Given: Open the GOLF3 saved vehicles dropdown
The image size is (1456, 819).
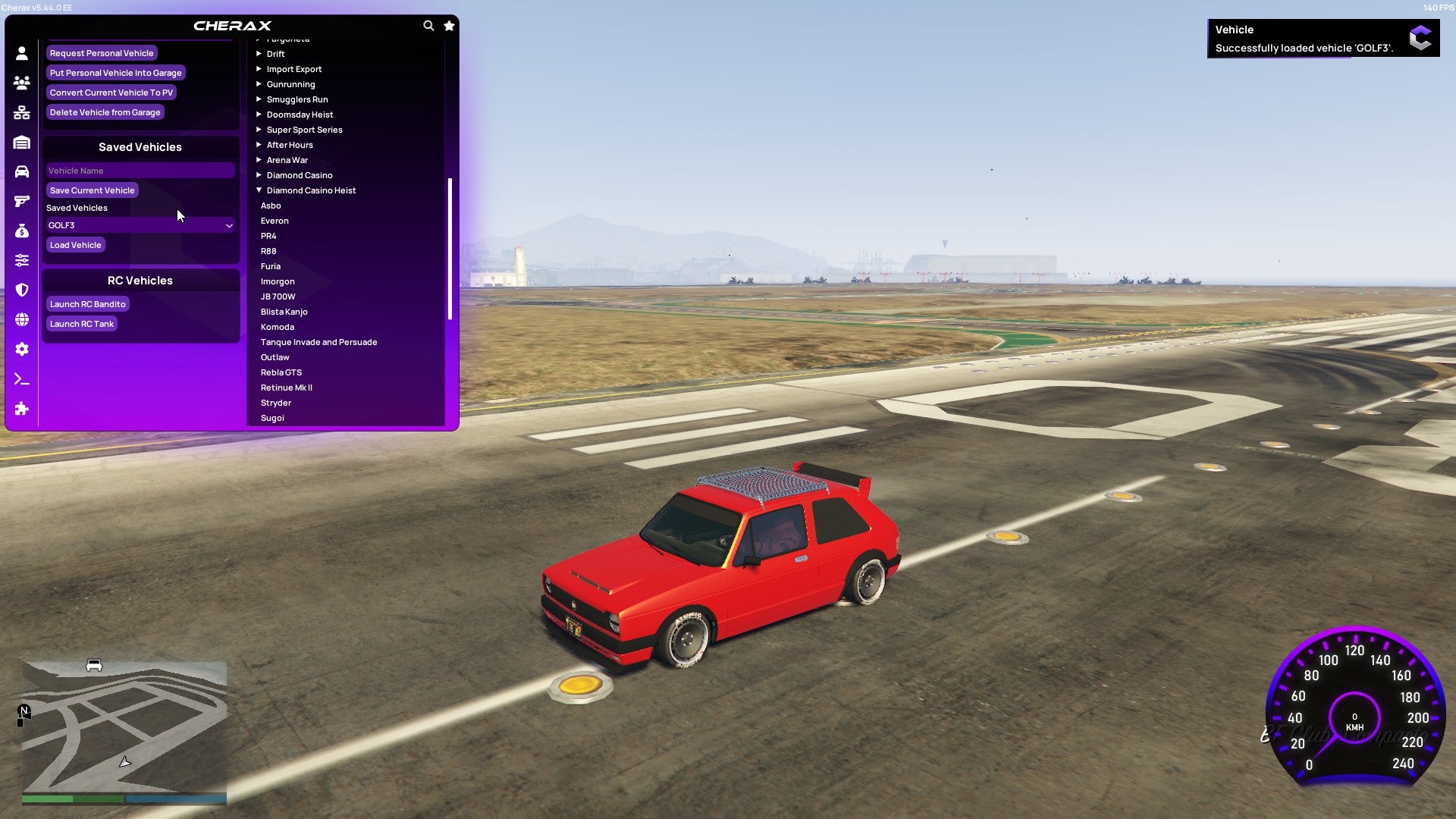Looking at the screenshot, I should pyautogui.click(x=140, y=225).
